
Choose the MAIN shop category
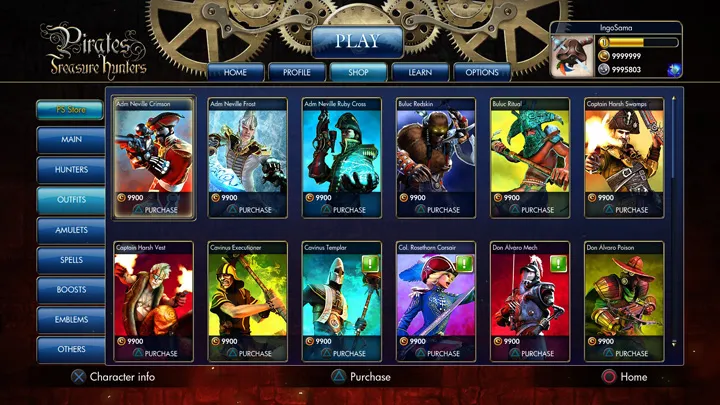(71, 140)
